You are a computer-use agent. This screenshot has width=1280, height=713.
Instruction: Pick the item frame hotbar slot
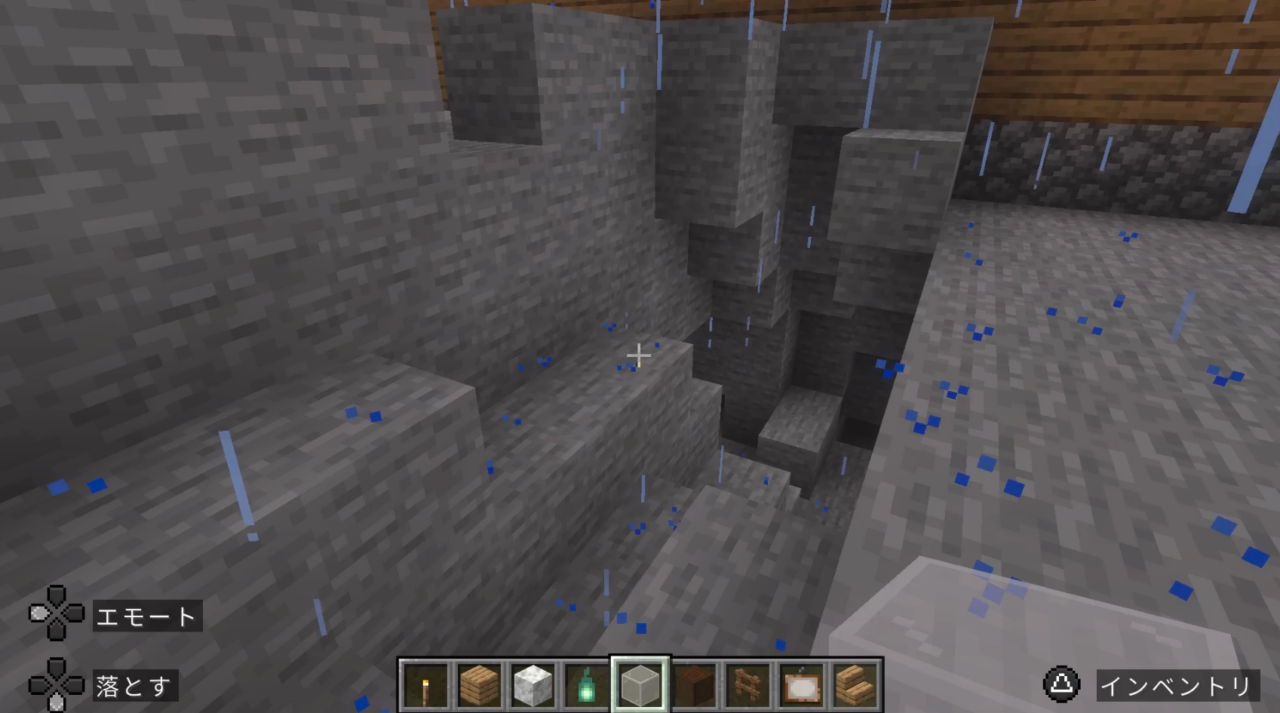pos(801,685)
